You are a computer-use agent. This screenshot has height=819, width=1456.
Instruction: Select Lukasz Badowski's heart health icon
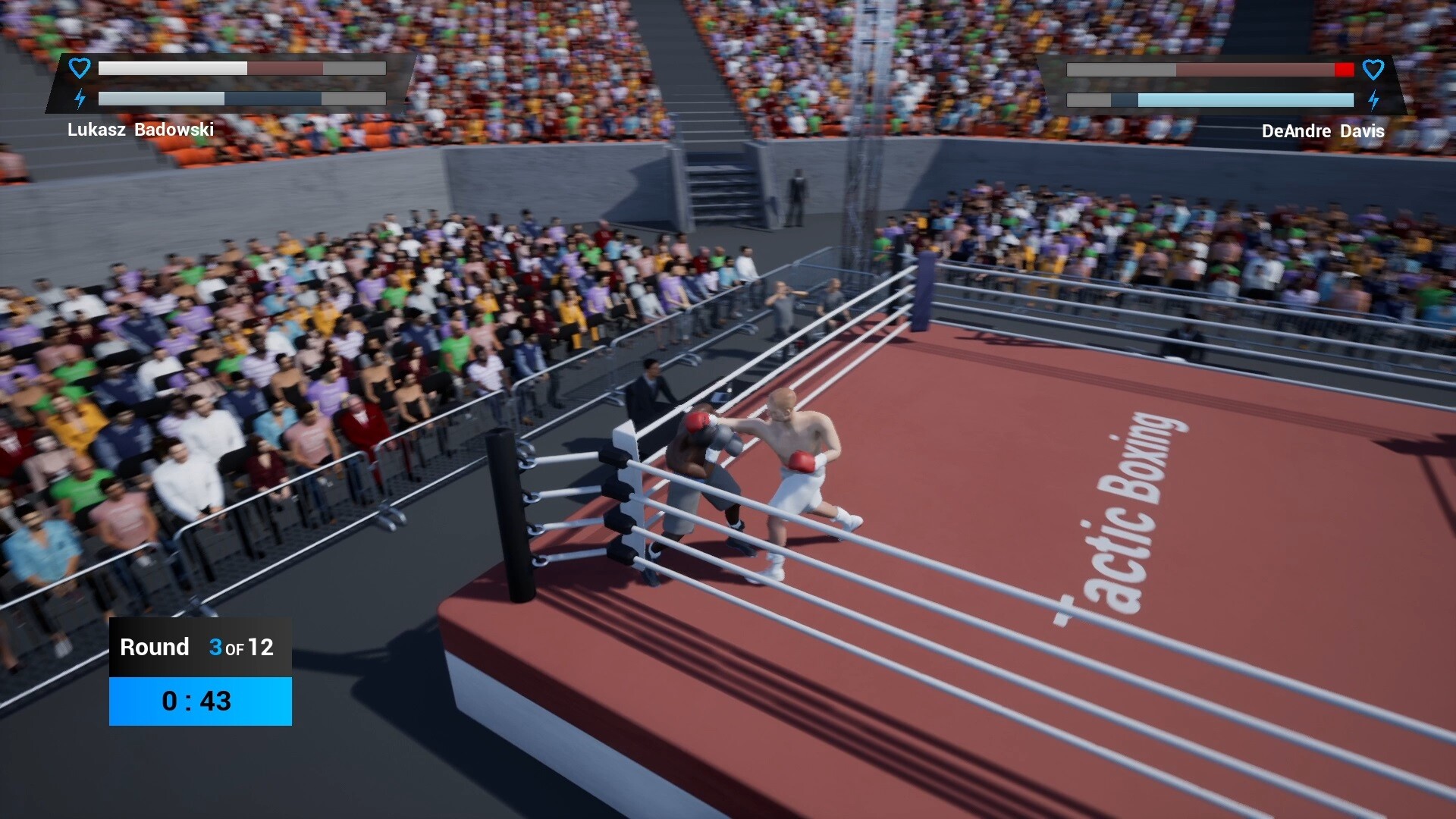pyautogui.click(x=79, y=68)
